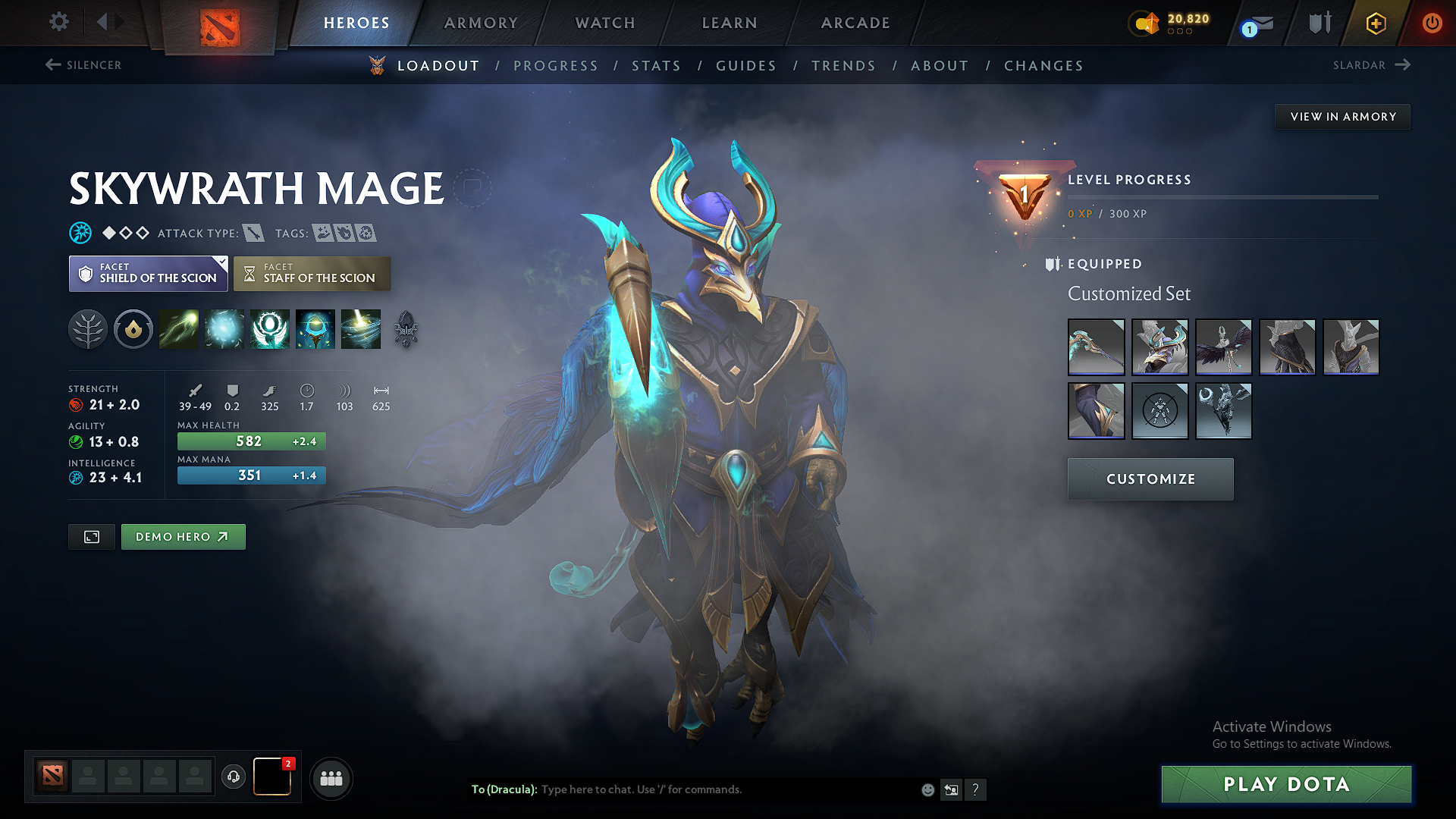Click the Ancient Seal ability icon
This screenshot has width=1456, height=819.
point(270,329)
